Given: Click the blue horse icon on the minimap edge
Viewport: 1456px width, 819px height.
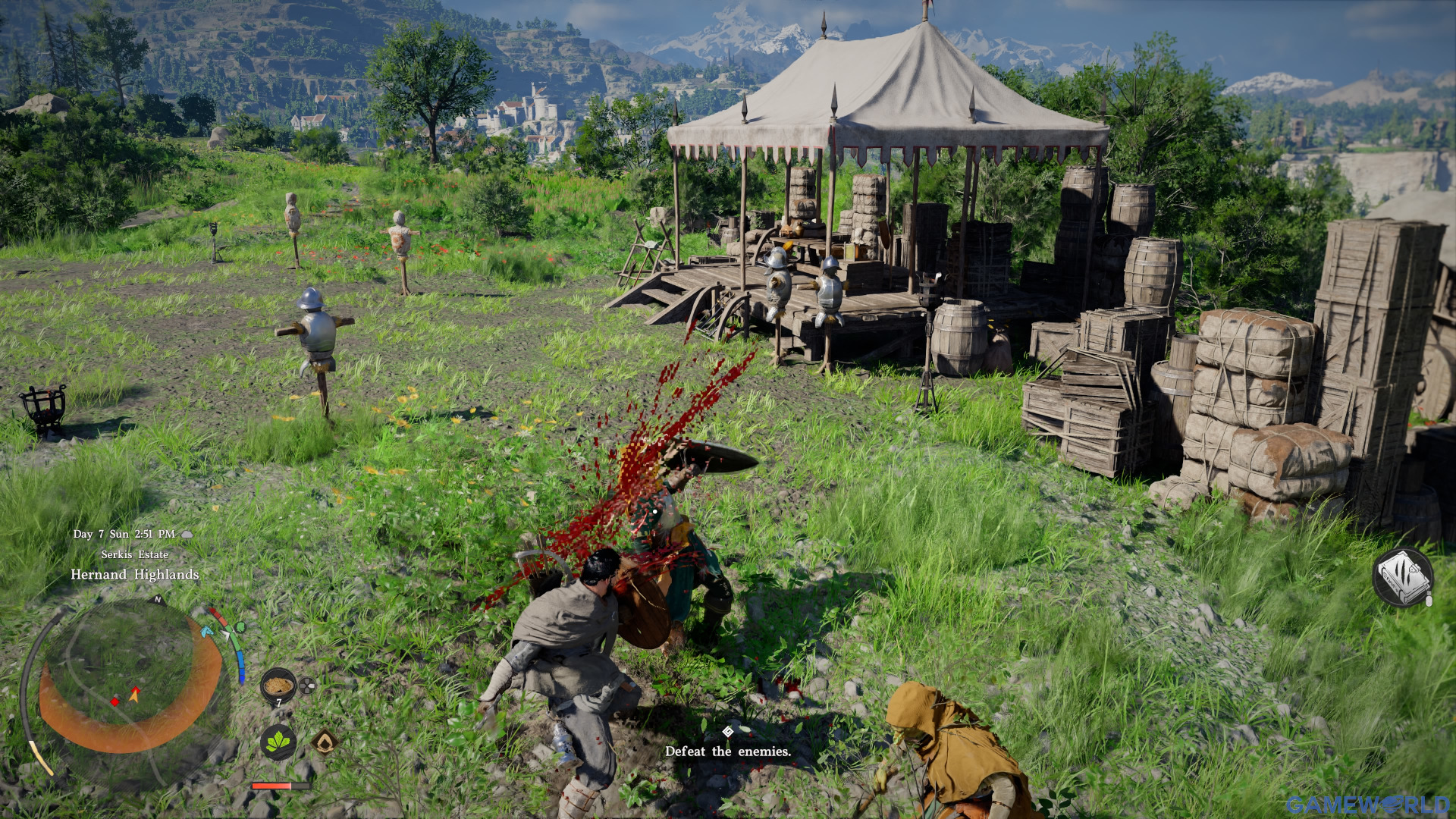Looking at the screenshot, I should [x=208, y=632].
